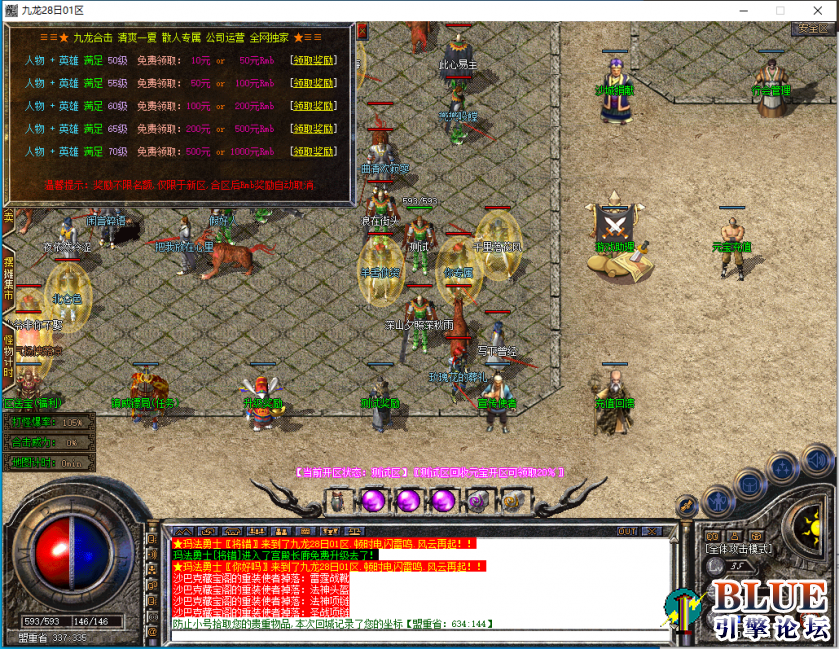Click the 全体攻击模式 attack mode label
Viewport: 839px width, 649px height.
(738, 549)
